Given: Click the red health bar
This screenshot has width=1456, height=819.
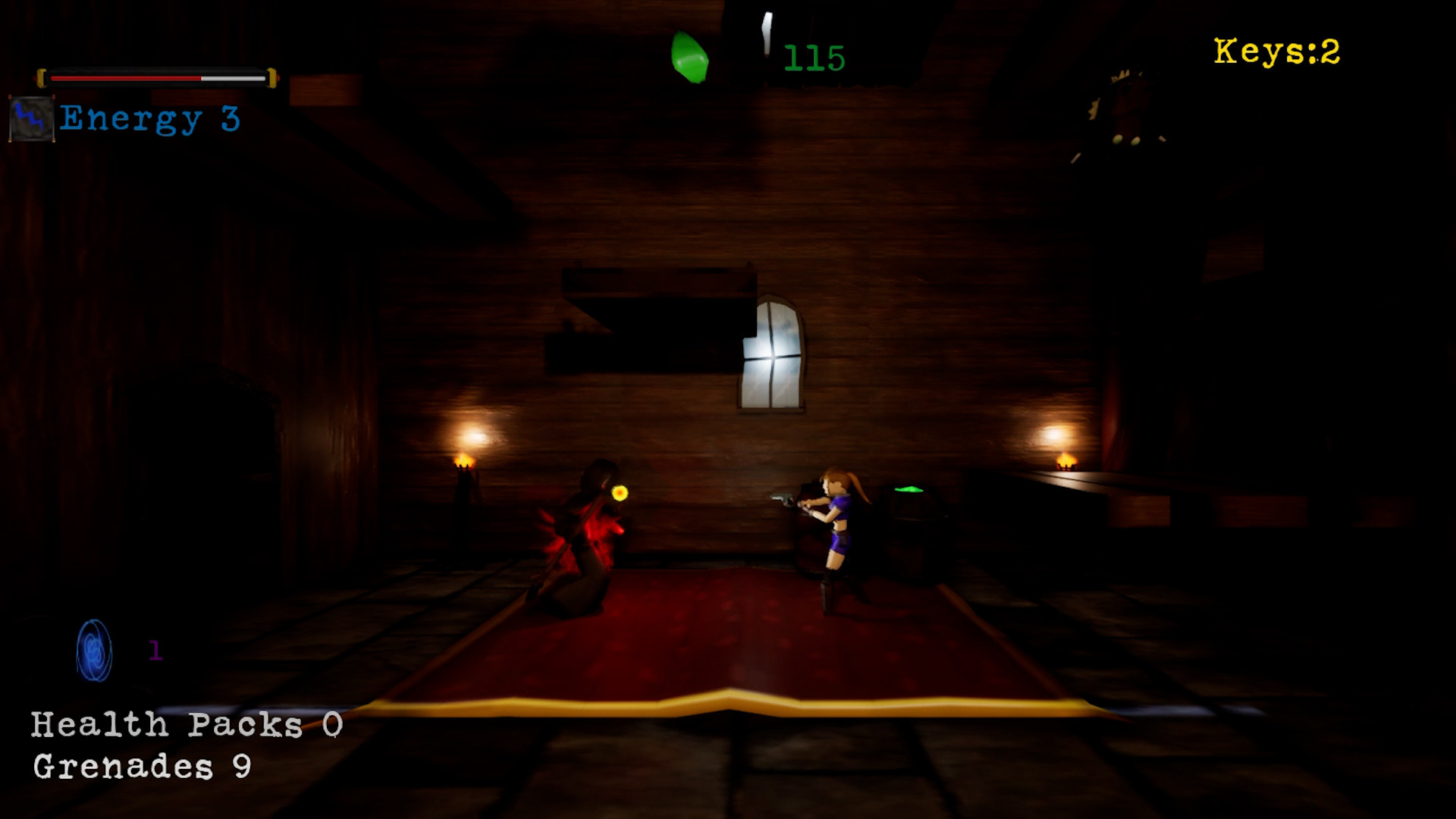Looking at the screenshot, I should [x=125, y=77].
